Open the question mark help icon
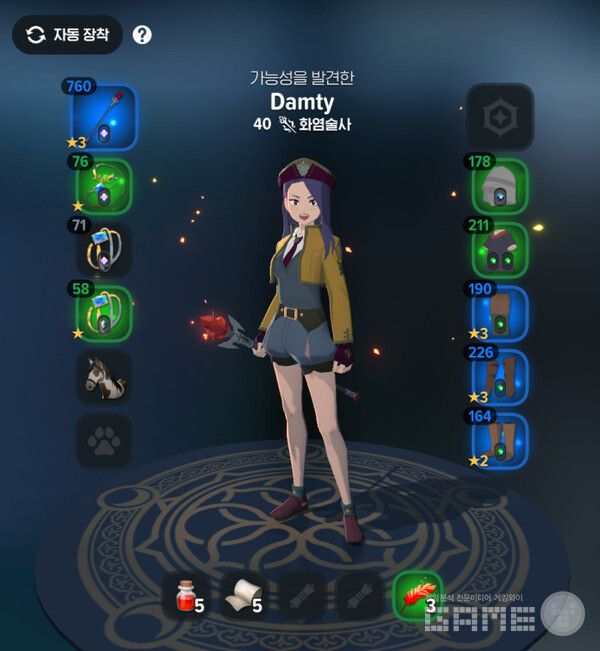 pos(142,35)
